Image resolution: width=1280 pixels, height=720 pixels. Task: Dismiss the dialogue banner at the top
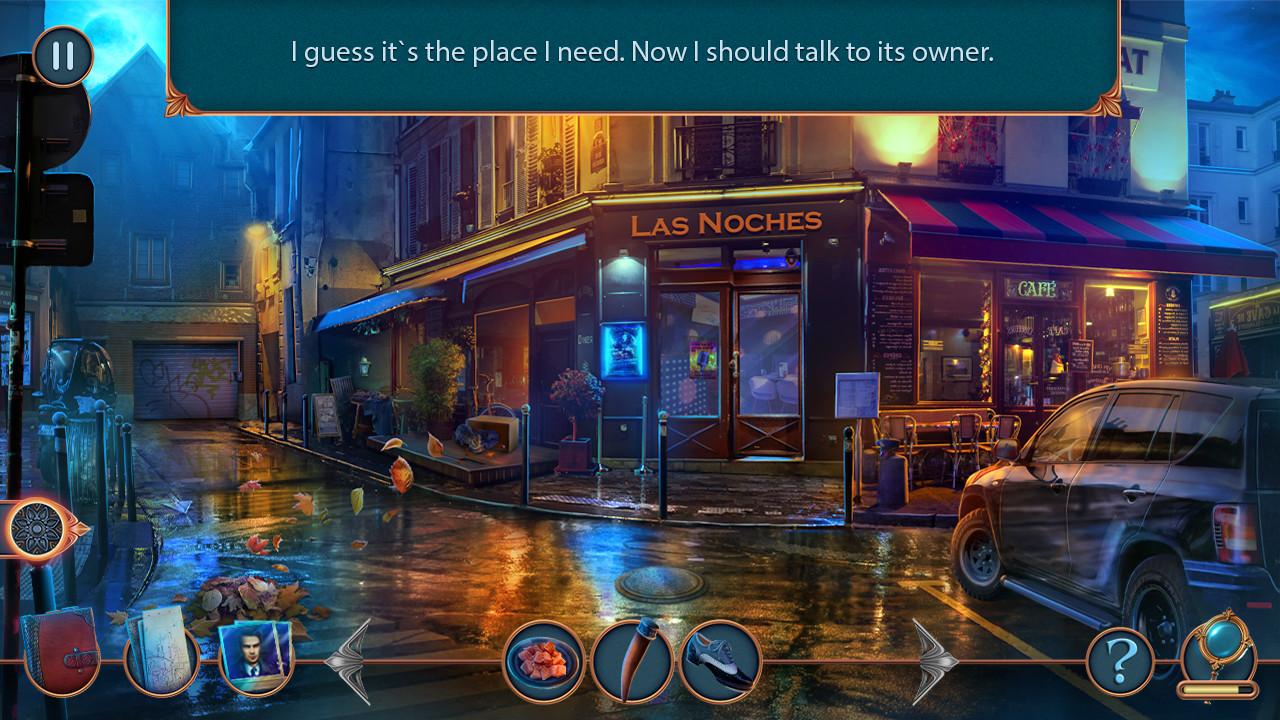click(640, 52)
